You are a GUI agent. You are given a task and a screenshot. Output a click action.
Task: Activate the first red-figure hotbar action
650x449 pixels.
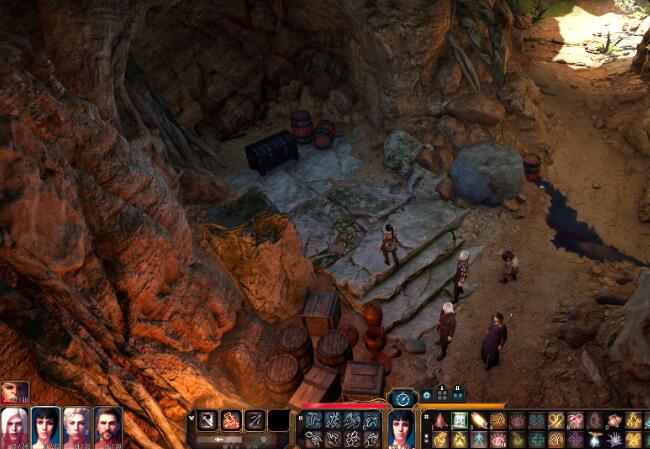click(440, 421)
